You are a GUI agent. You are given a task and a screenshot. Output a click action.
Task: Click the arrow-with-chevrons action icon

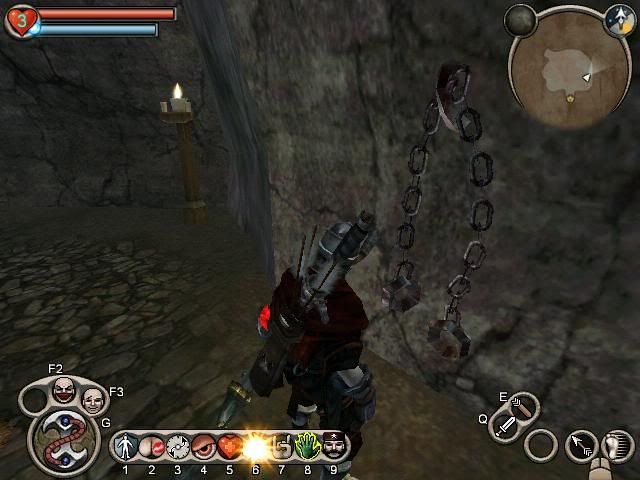[x=580, y=445]
